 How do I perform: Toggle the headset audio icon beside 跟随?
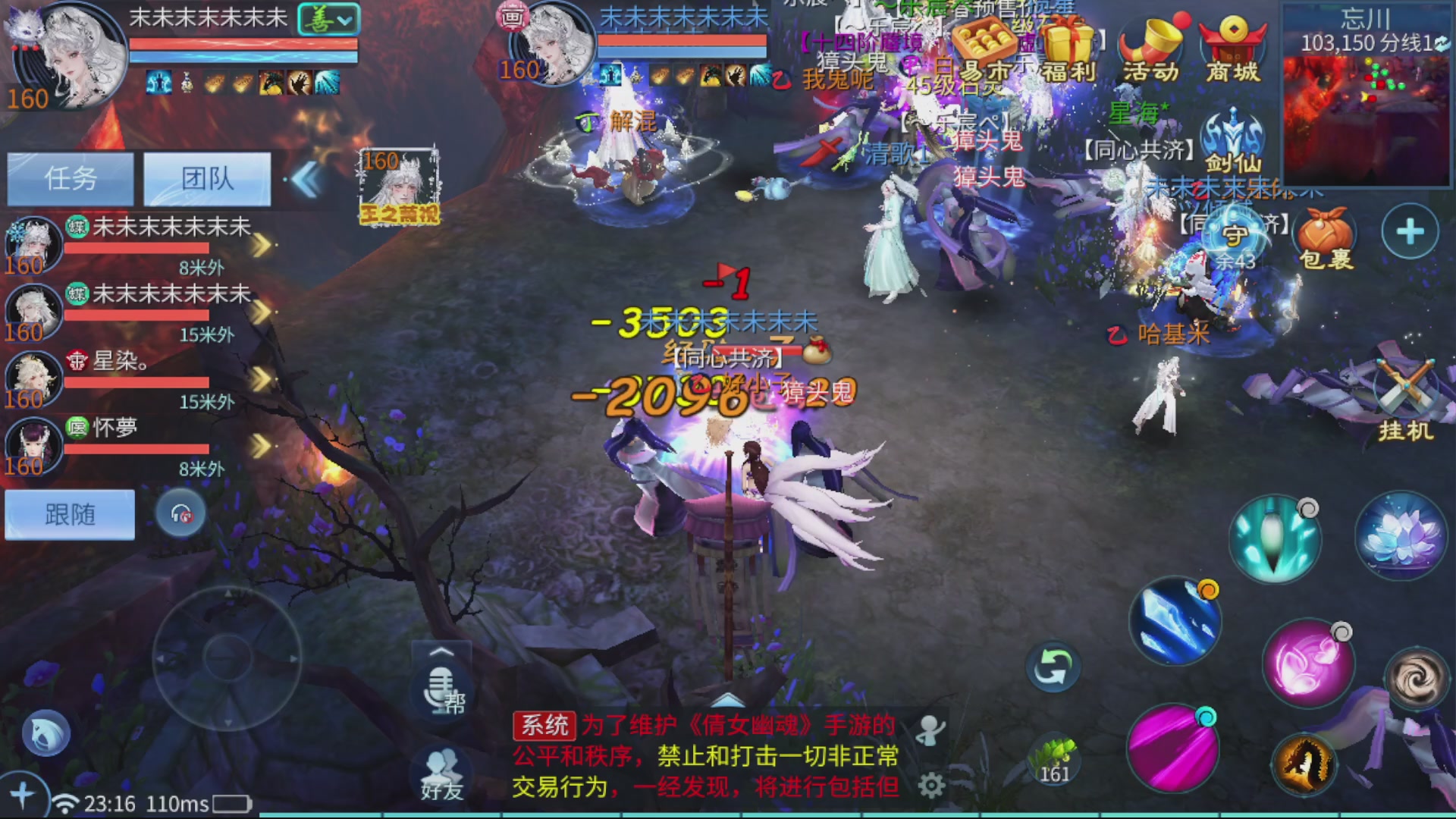[x=180, y=513]
